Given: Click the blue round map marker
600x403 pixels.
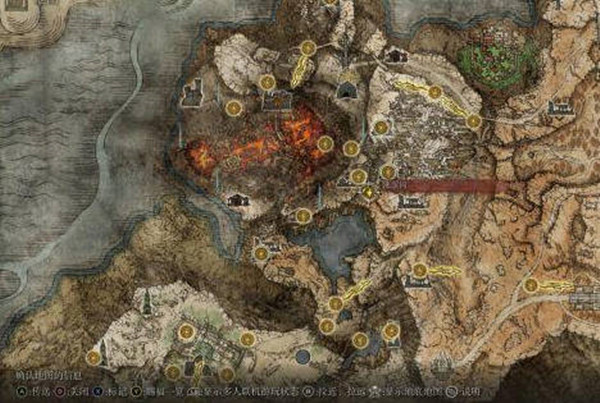Looking at the screenshot, I should coord(302,356).
